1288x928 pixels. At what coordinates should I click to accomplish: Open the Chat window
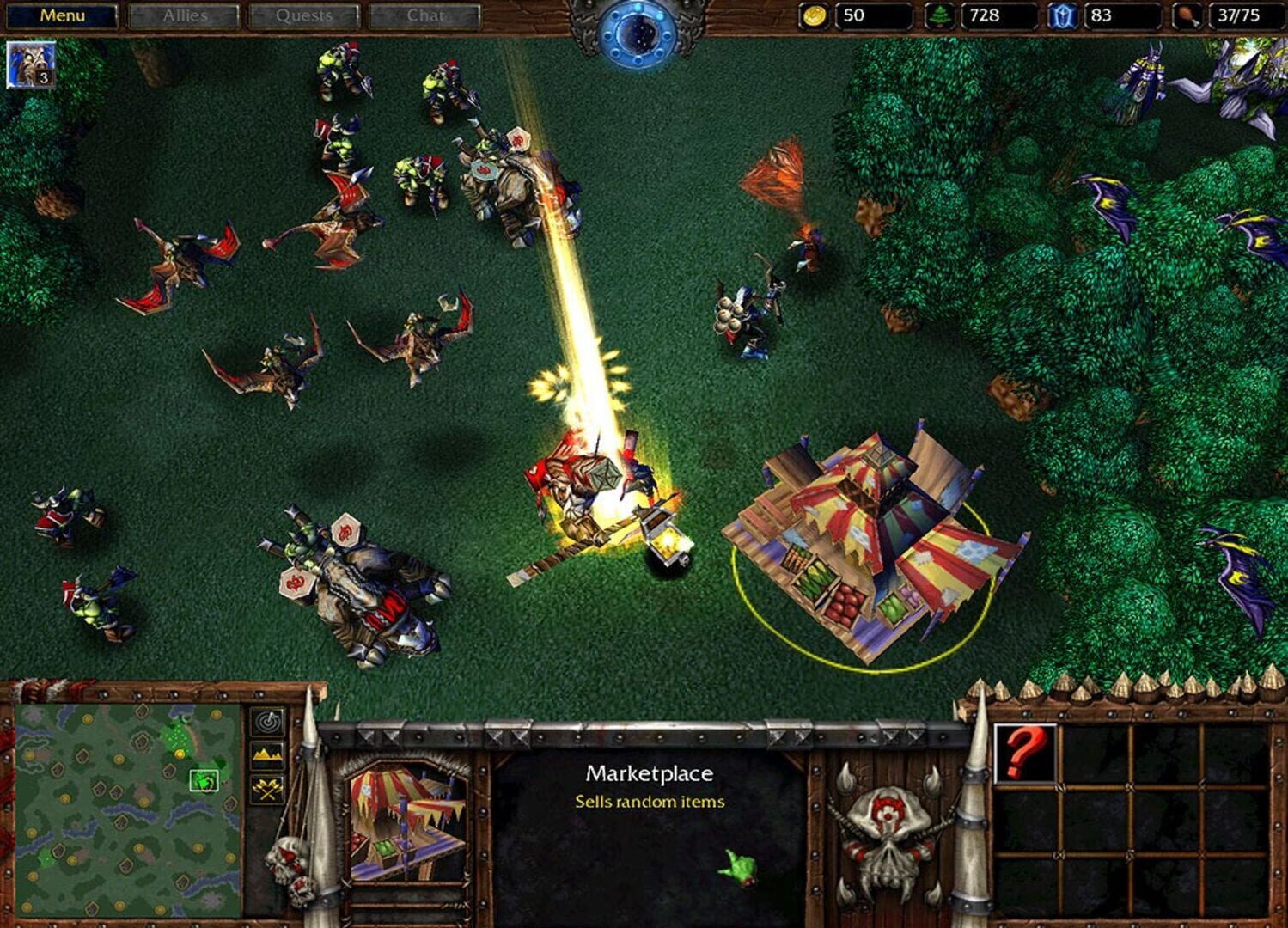(424, 15)
